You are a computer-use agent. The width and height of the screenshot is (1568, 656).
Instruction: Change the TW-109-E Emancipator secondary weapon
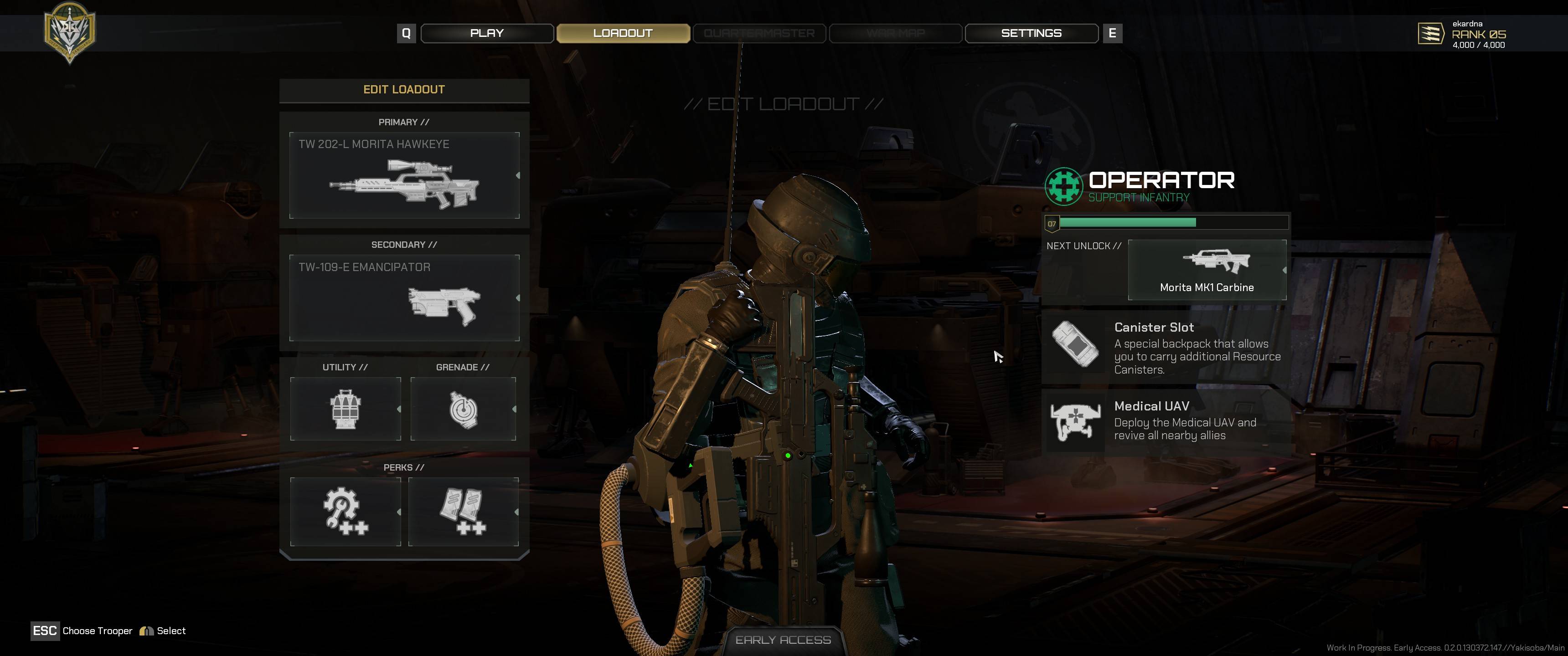tap(404, 297)
